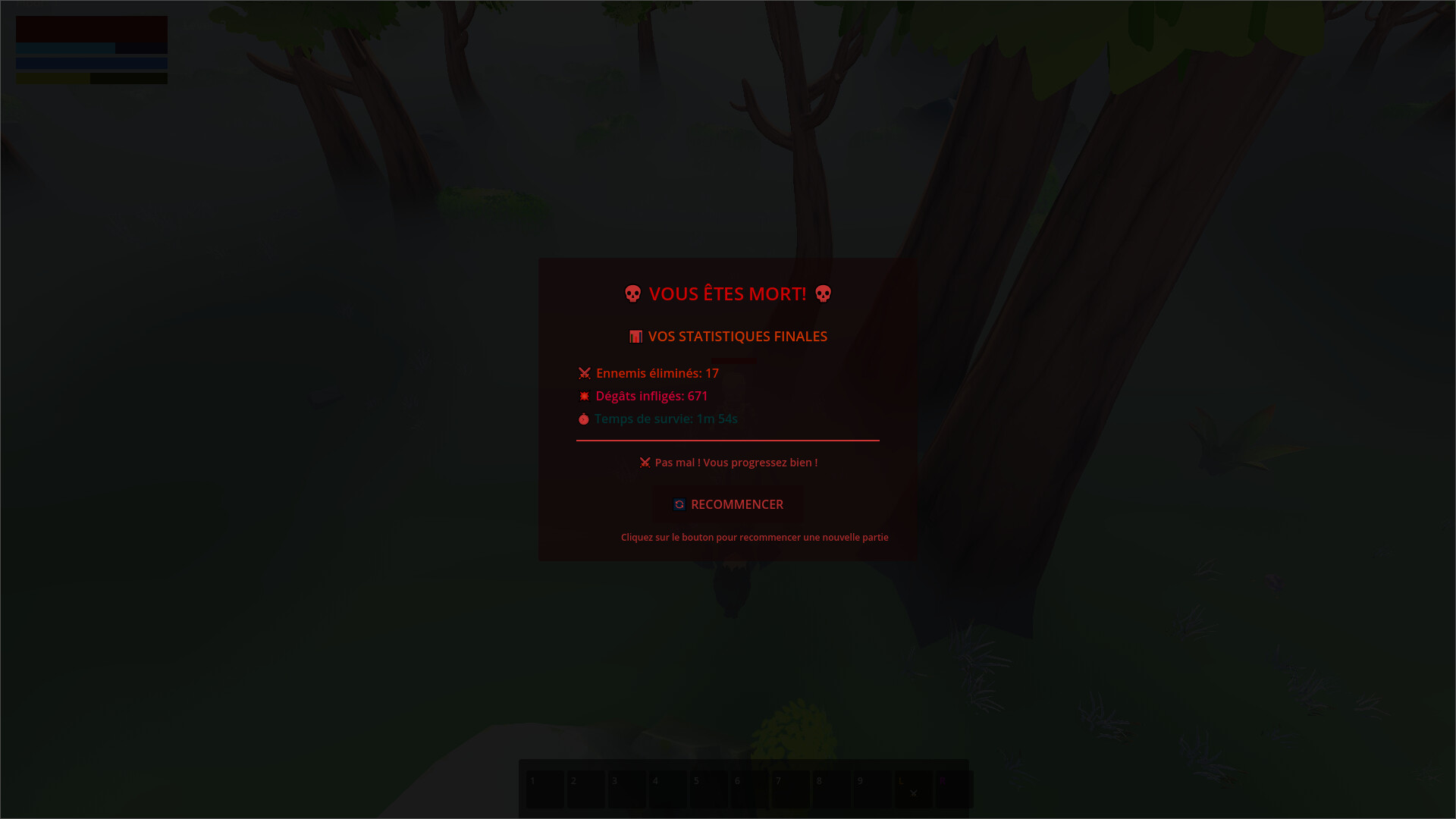Image resolution: width=1456 pixels, height=819 pixels.
Task: Click the skull icon left of VOUS ÊTES MORT
Action: [x=632, y=293]
